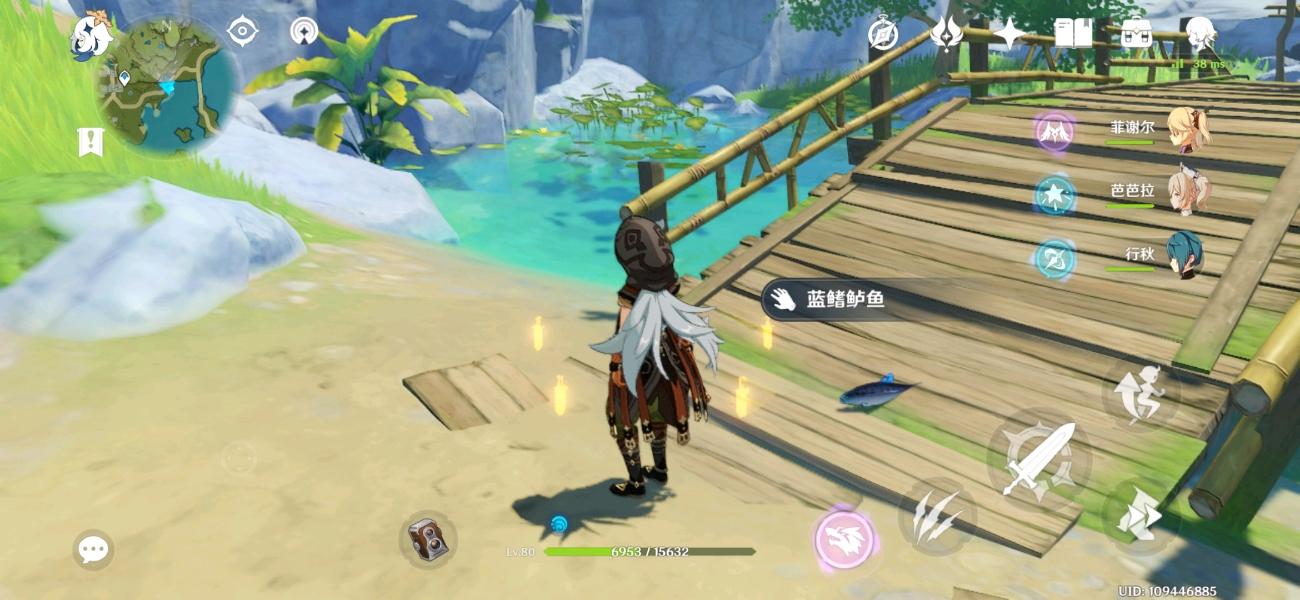Open the compass events icon
Screen dimensions: 1300x600
(x=883, y=34)
